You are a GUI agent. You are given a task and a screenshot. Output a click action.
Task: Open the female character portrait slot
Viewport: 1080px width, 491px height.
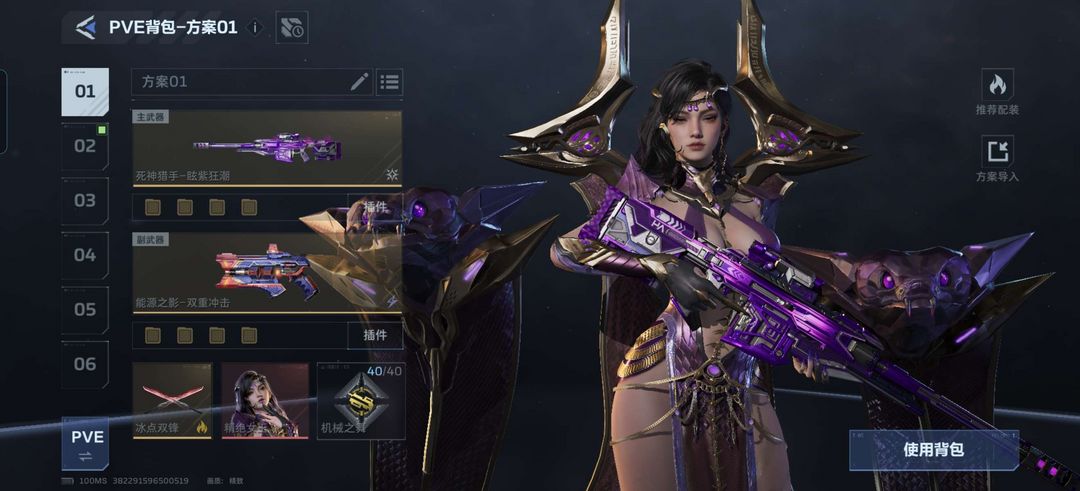(x=264, y=401)
